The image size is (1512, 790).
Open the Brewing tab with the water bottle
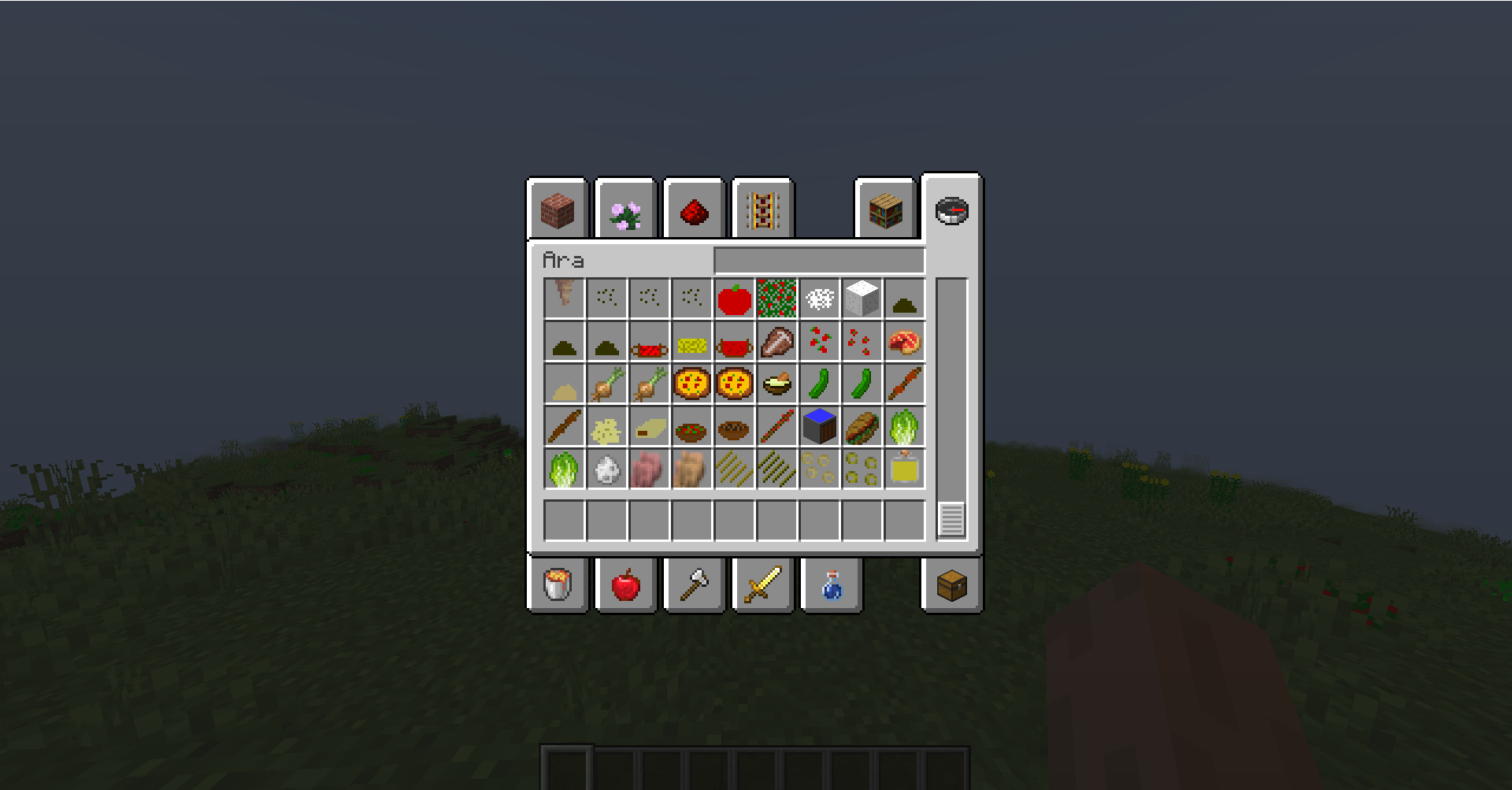pos(831,584)
